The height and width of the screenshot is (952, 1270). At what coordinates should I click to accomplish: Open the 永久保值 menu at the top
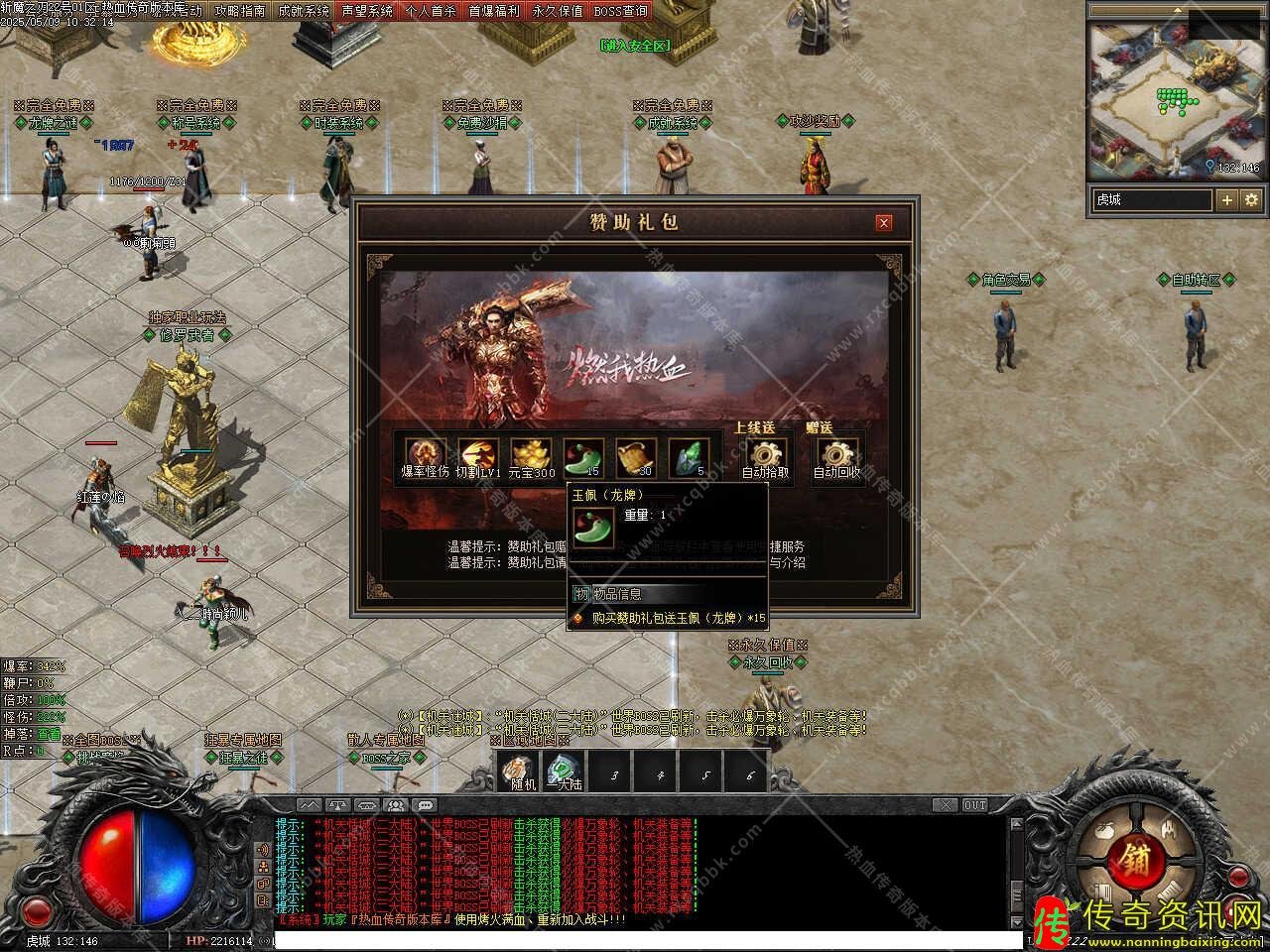[x=558, y=11]
